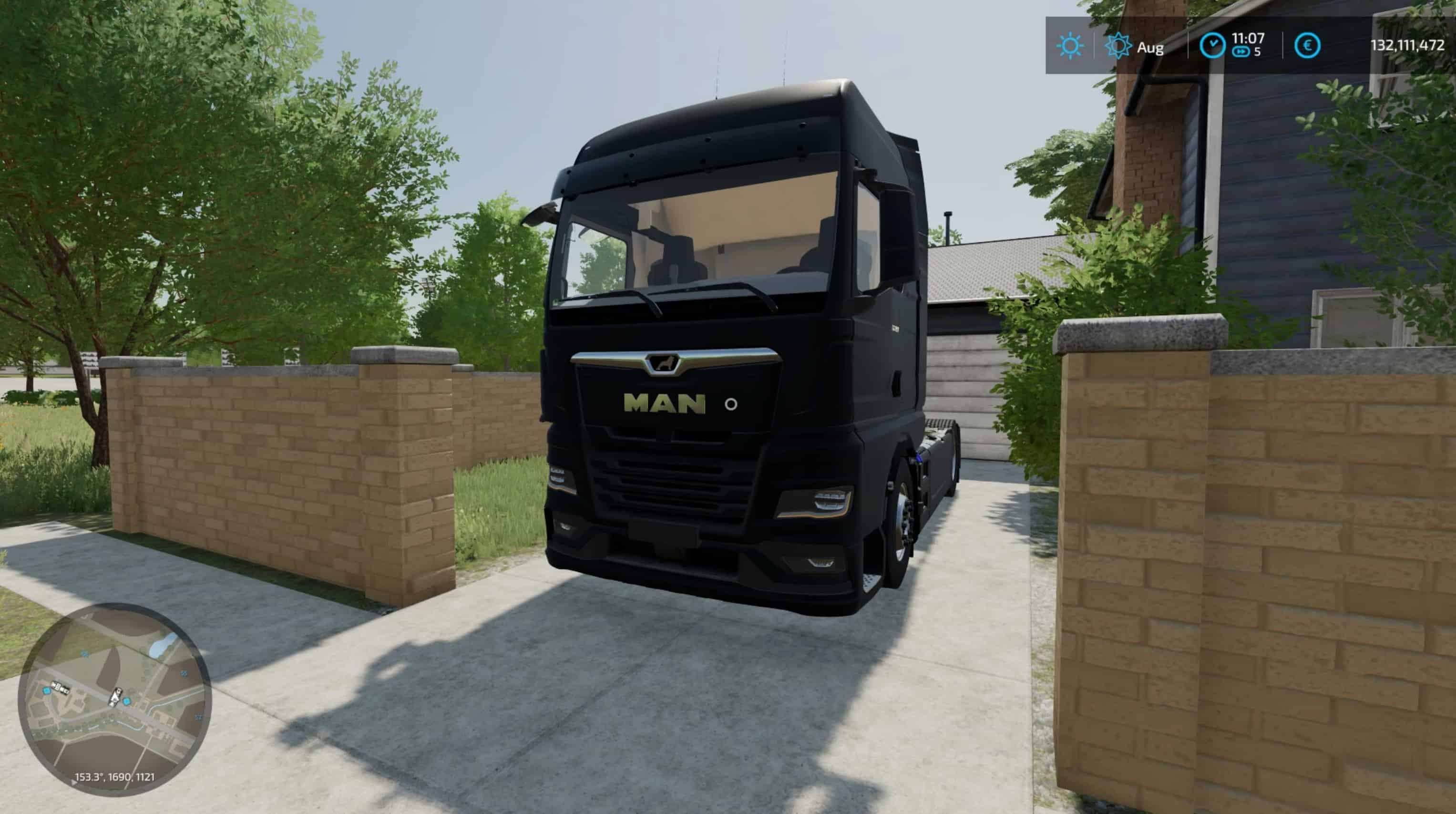Click the sun weather icon in the HUD

click(x=1070, y=45)
